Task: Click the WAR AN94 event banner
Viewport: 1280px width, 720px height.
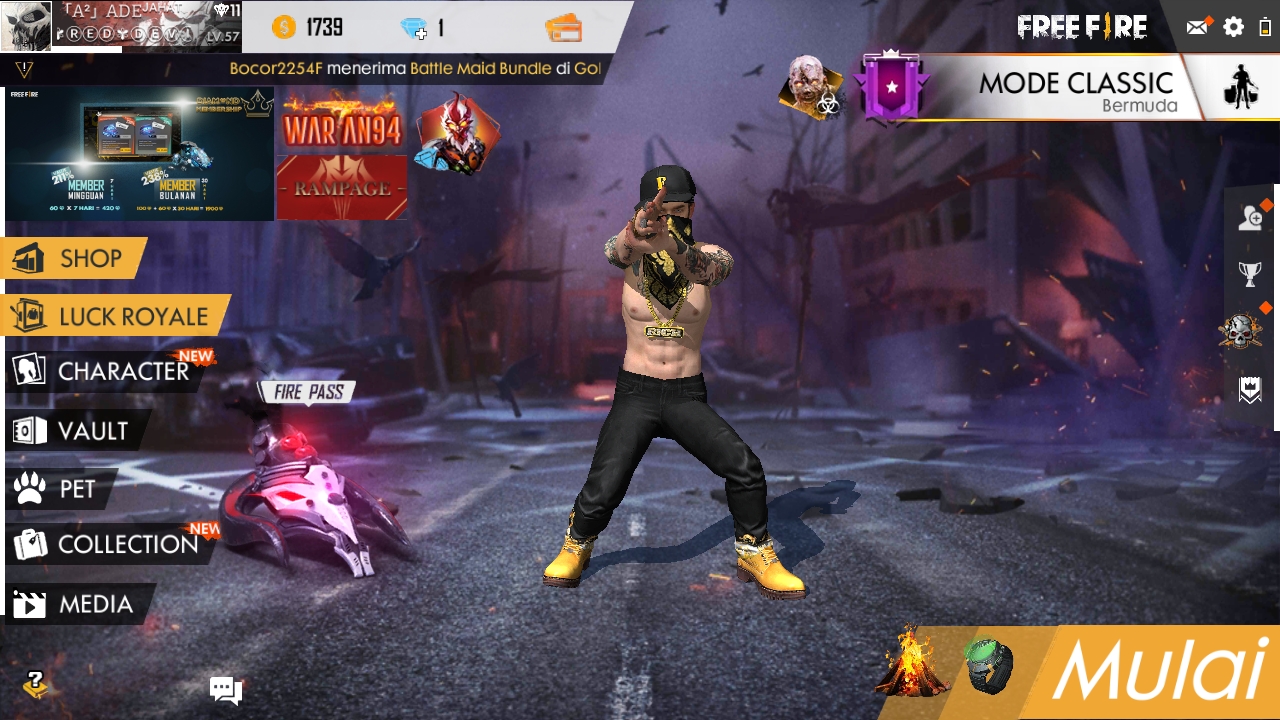Action: 342,123
